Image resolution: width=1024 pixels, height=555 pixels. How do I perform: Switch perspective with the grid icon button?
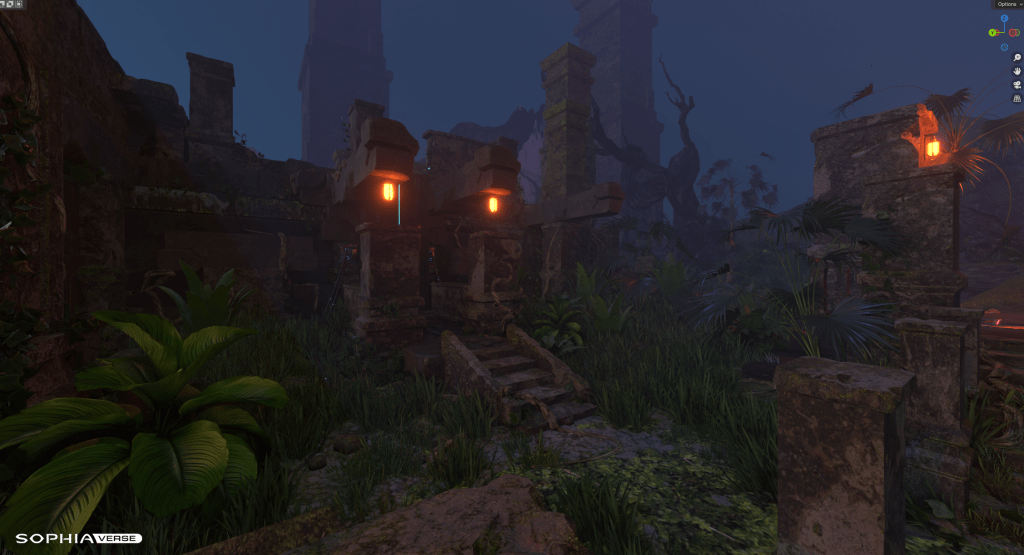[x=1017, y=99]
